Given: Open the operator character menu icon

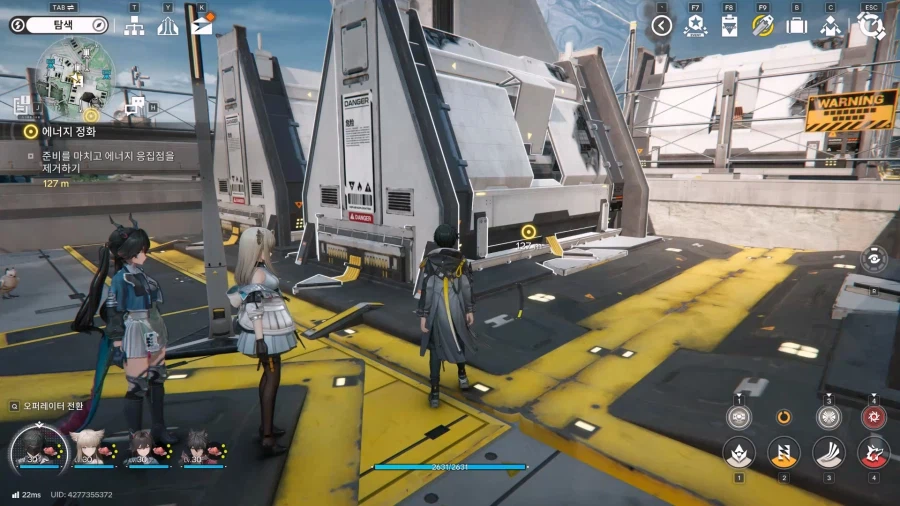Looking at the screenshot, I should click(x=830, y=26).
